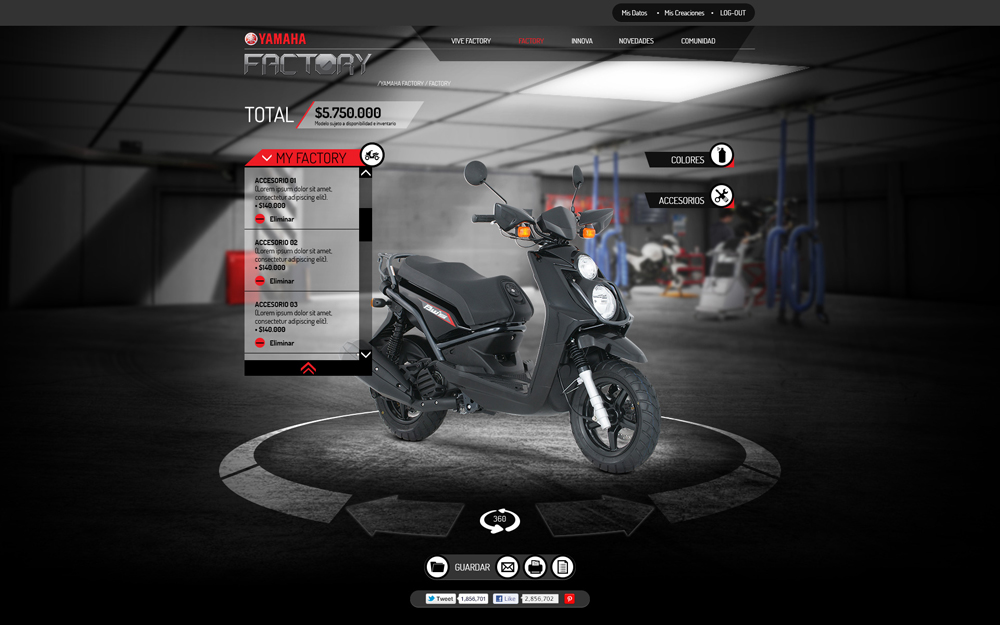Viewport: 1000px width, 625px height.
Task: Click the accessory list down arrow
Action: point(365,354)
